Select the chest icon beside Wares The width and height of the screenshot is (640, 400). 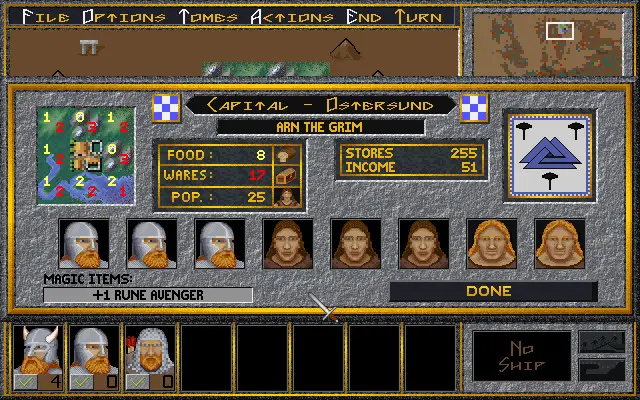286,176
